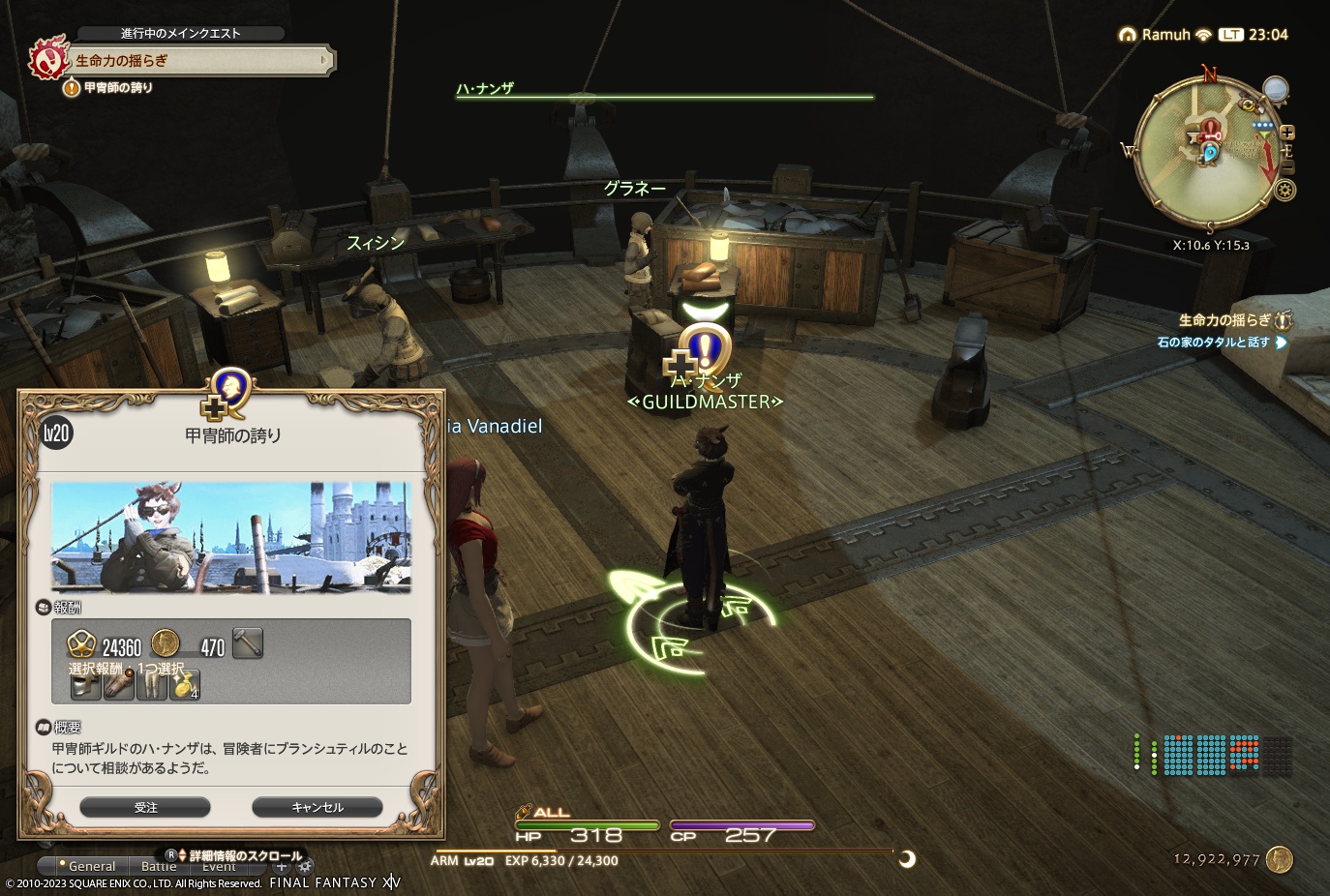Image resolution: width=1330 pixels, height=896 pixels.
Task: Switch to the Battle chat tab
Action: pos(159,867)
